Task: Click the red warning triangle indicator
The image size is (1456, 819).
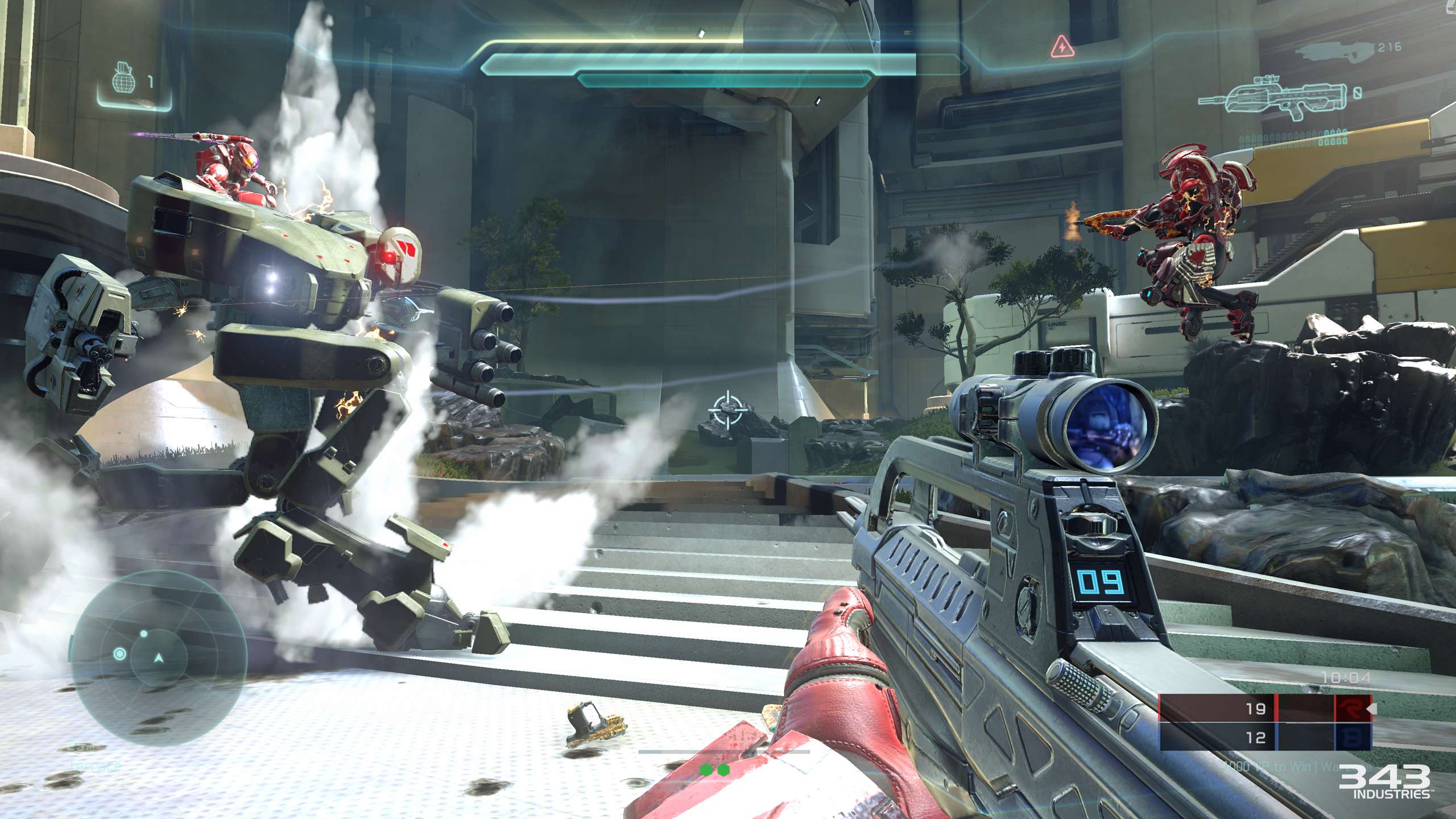Action: [x=1062, y=47]
